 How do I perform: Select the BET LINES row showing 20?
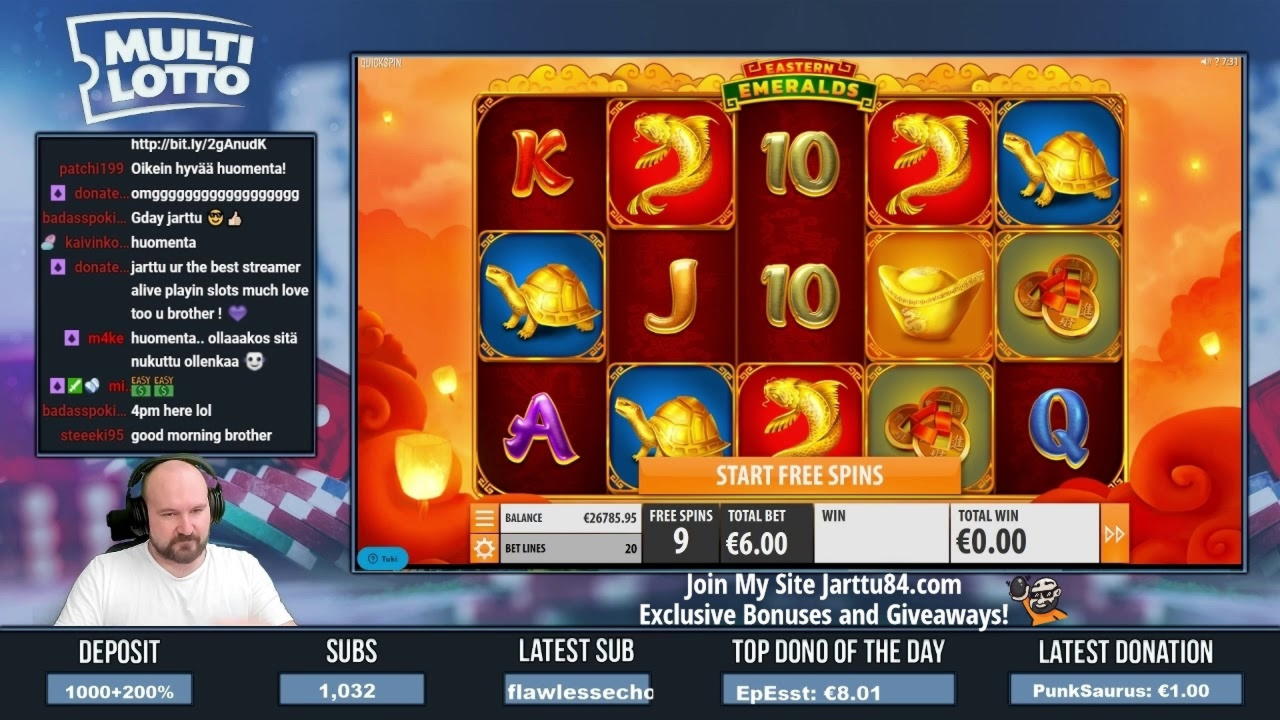(571, 548)
